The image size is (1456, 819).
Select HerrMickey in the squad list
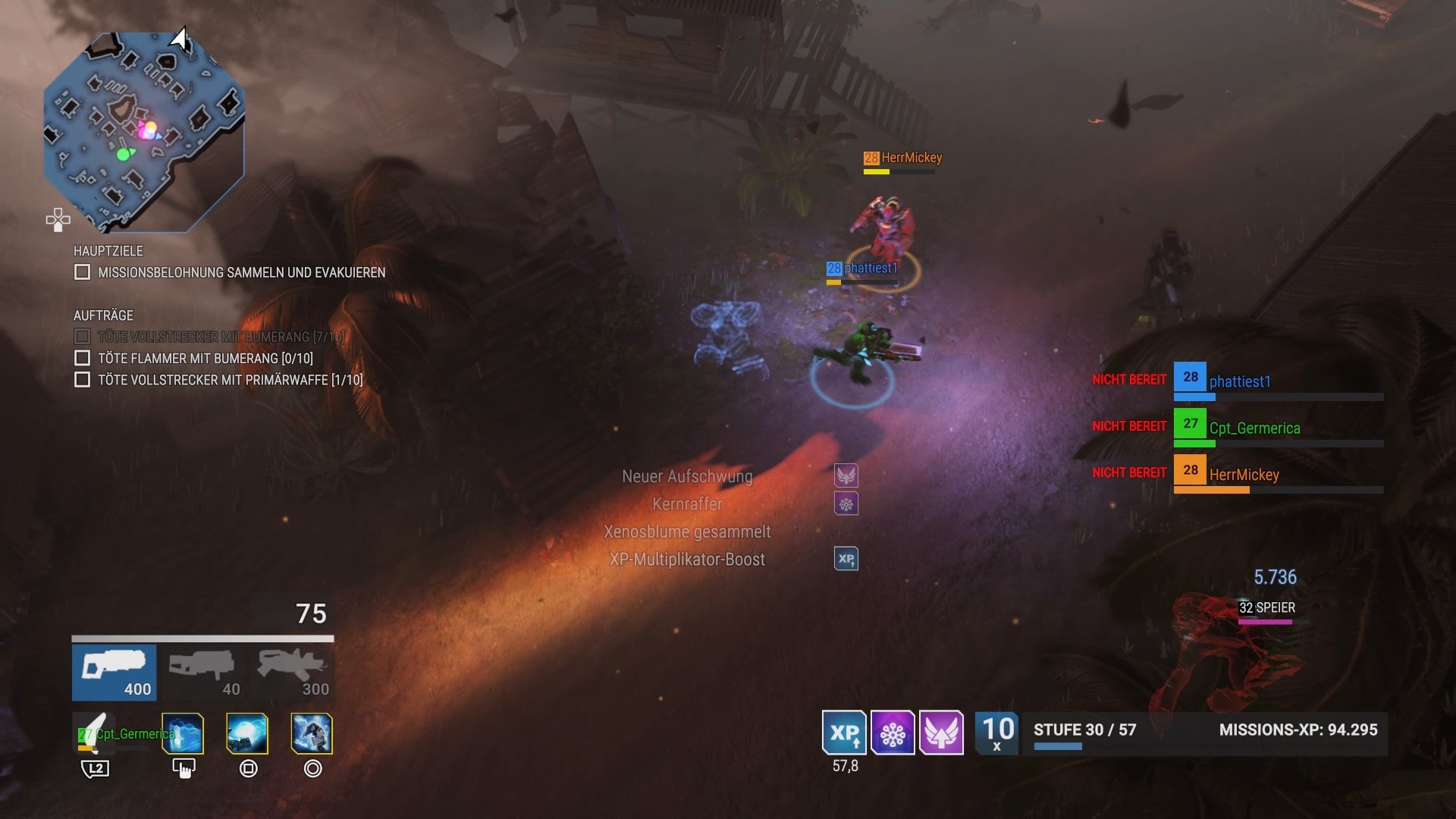click(1244, 475)
